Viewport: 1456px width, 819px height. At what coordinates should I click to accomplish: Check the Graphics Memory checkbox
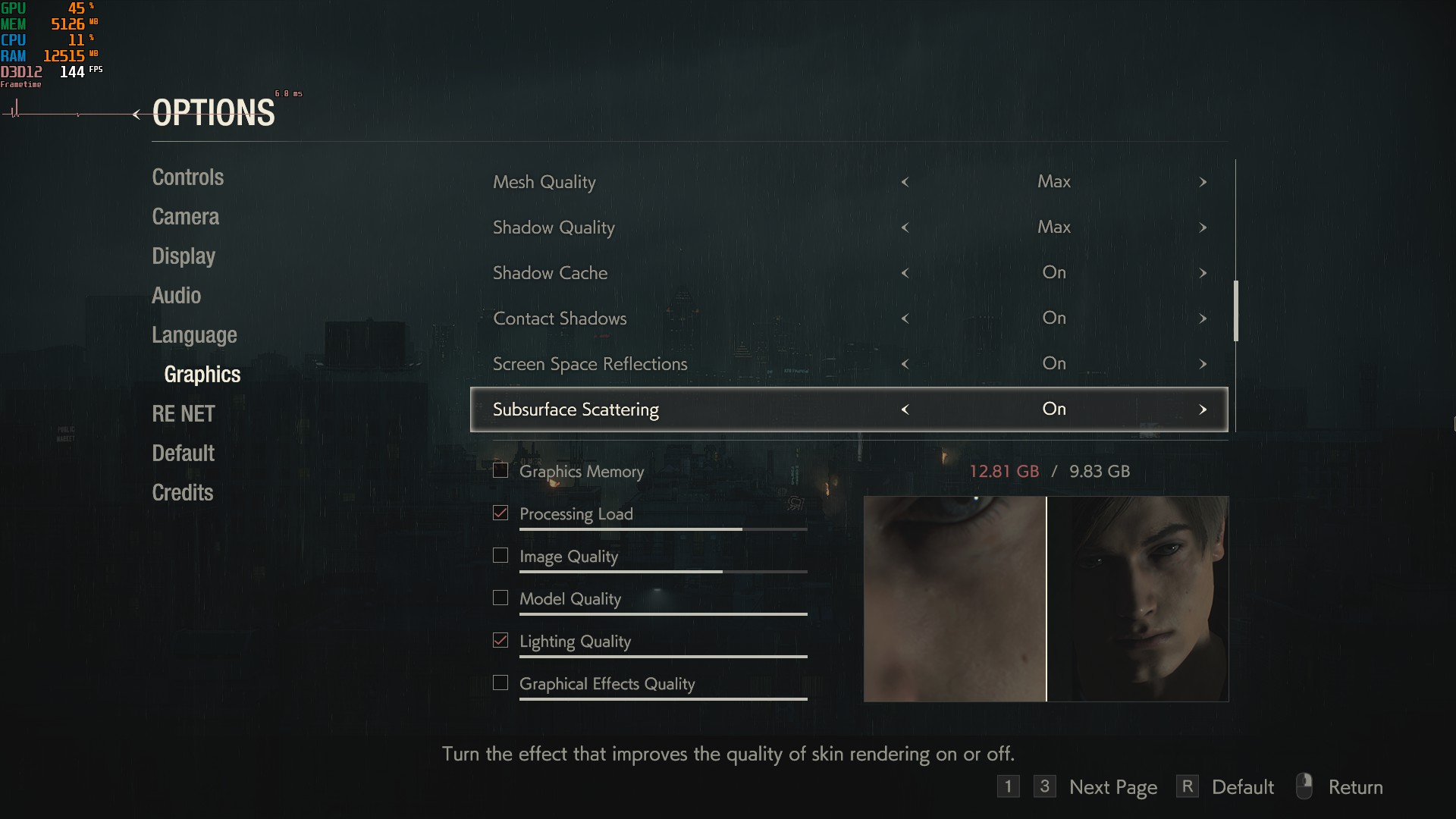500,470
